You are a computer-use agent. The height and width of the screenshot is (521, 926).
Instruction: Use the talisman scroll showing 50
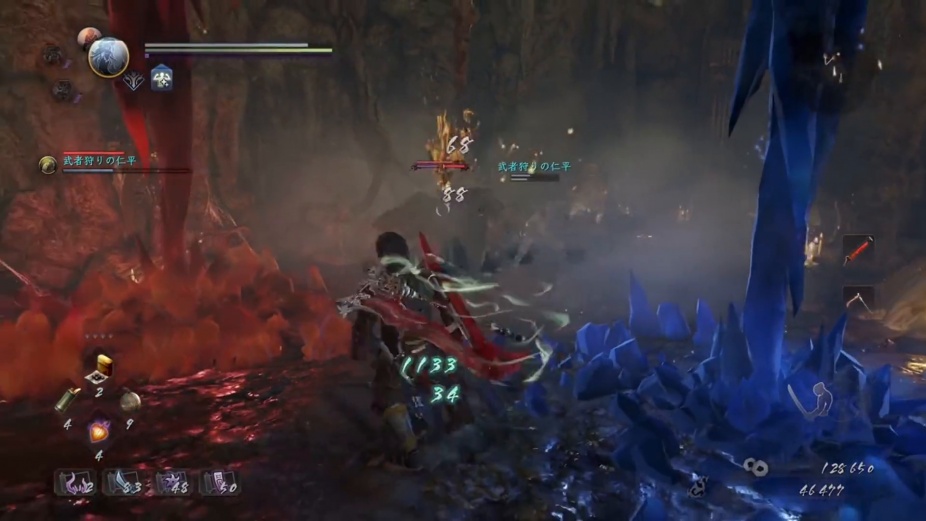(220, 483)
